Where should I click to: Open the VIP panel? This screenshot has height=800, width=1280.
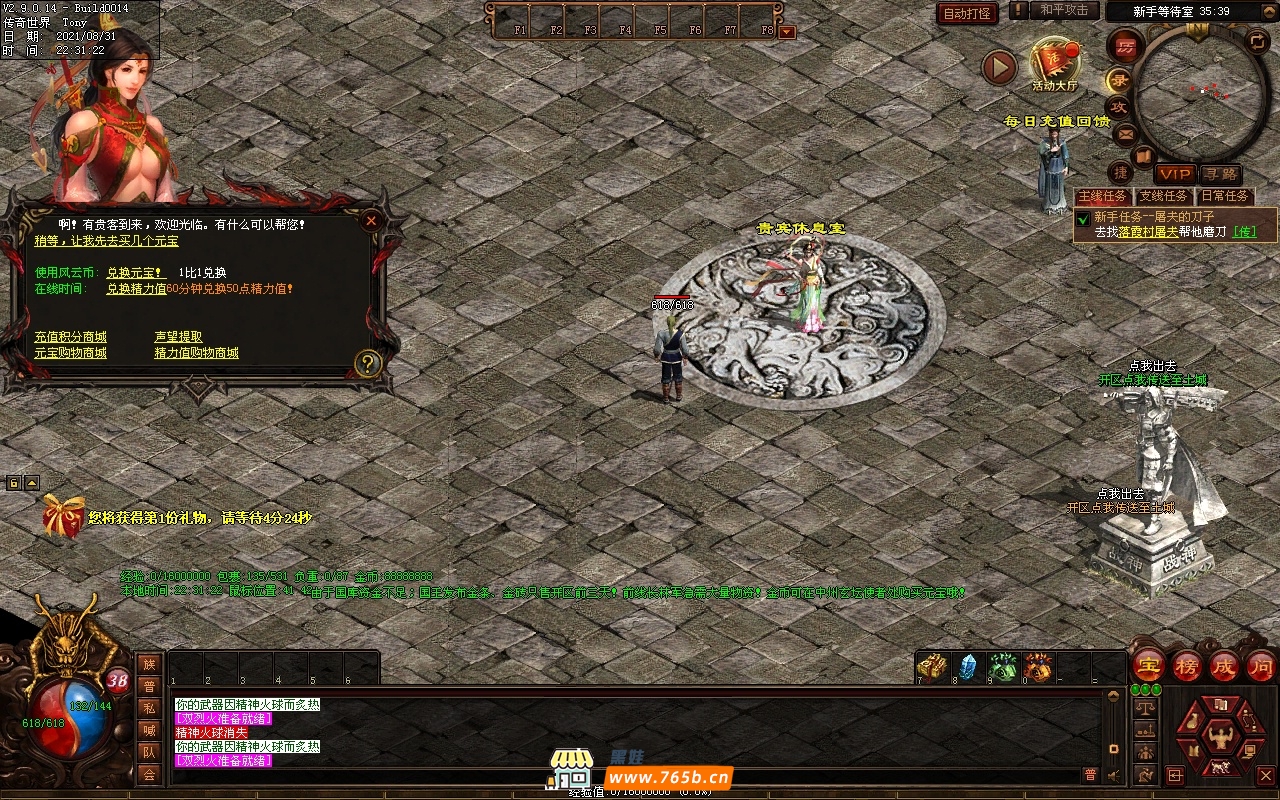[1175, 174]
